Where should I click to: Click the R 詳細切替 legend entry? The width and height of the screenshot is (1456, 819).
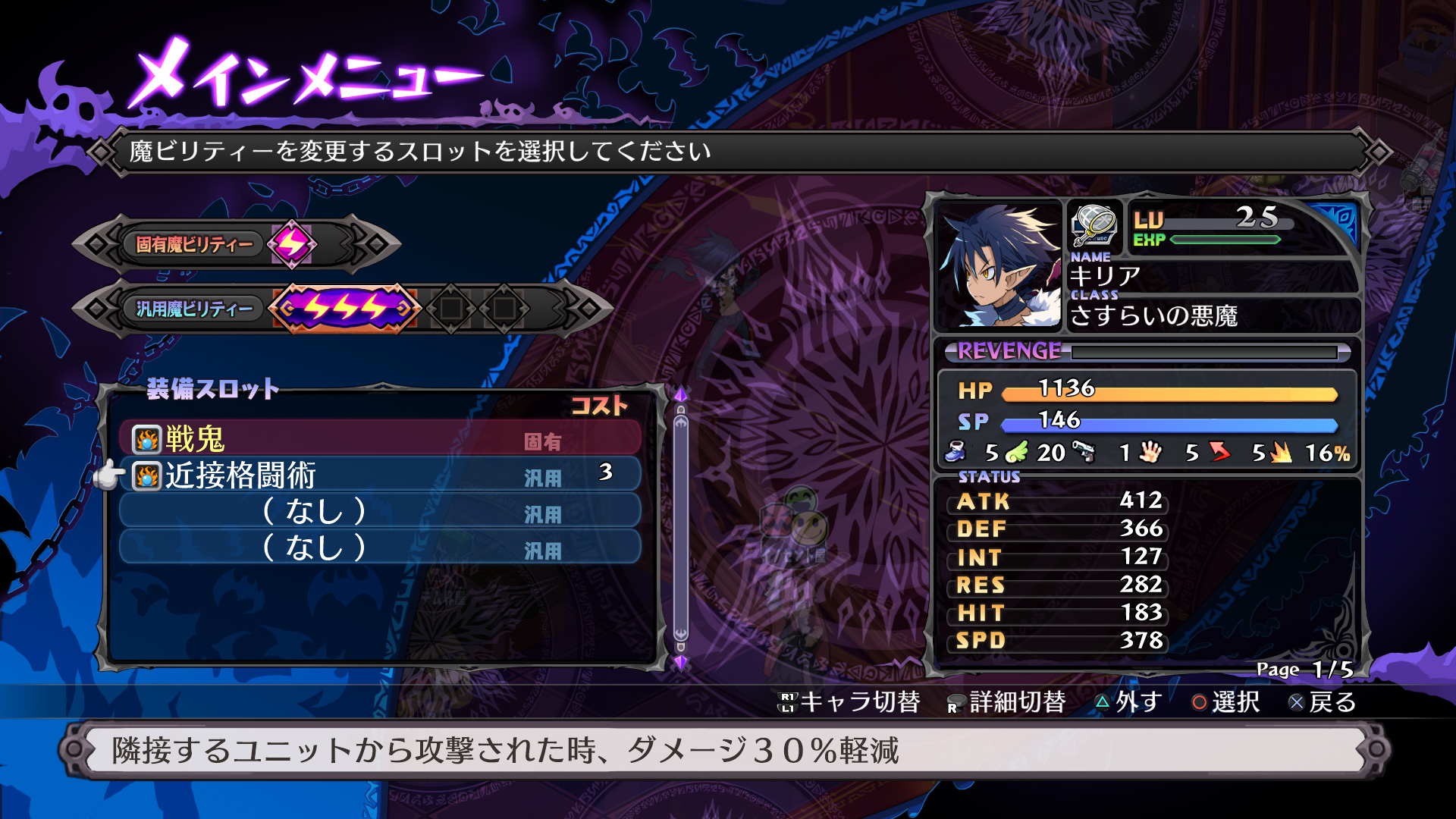coord(1009,704)
